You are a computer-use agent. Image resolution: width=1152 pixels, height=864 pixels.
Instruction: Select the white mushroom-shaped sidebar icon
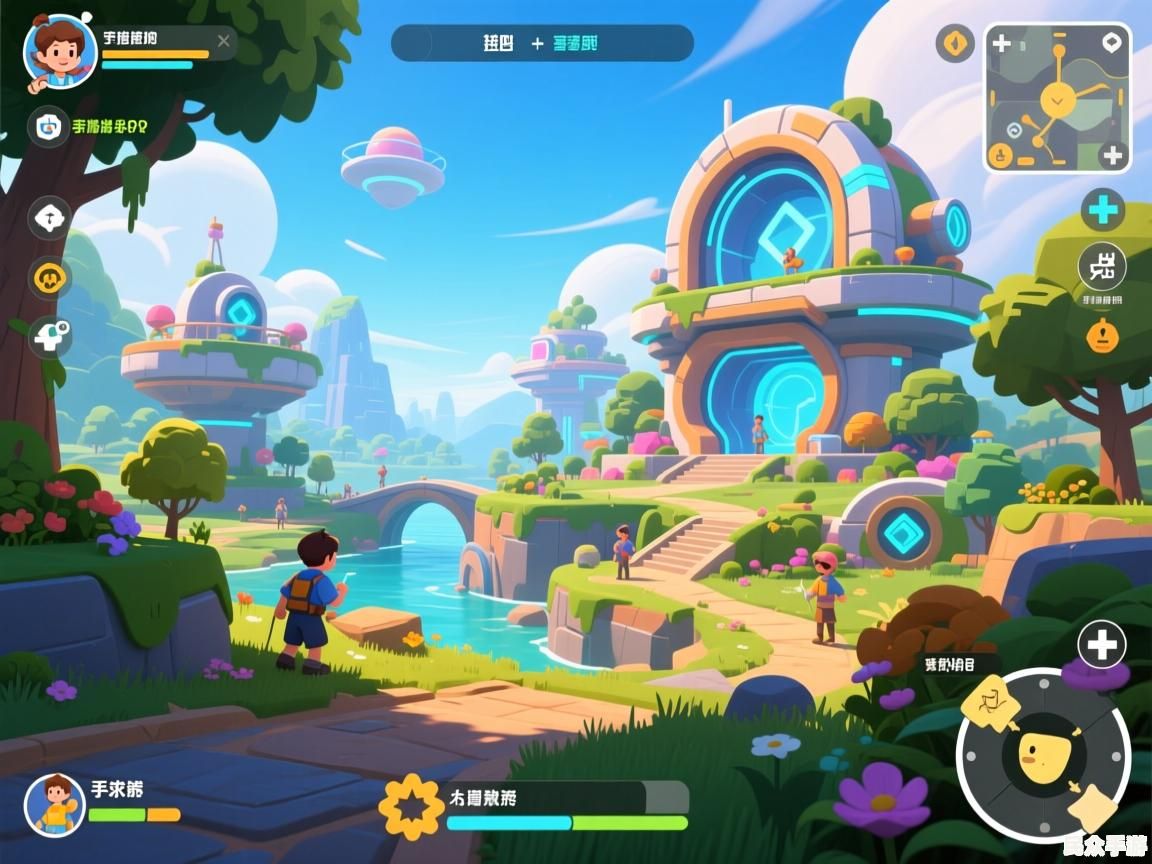49,217
